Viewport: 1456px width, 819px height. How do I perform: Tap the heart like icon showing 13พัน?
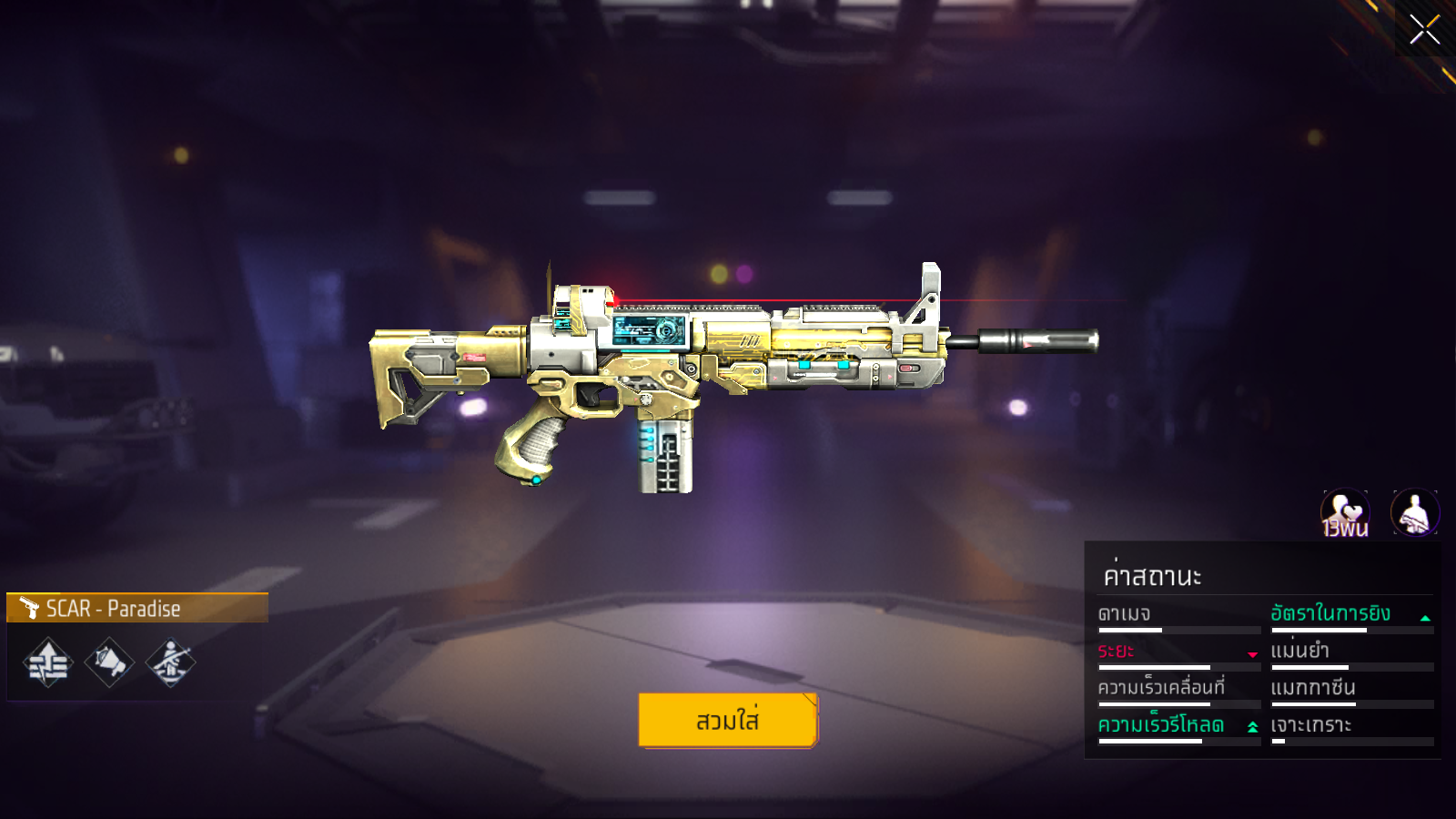click(x=1345, y=513)
